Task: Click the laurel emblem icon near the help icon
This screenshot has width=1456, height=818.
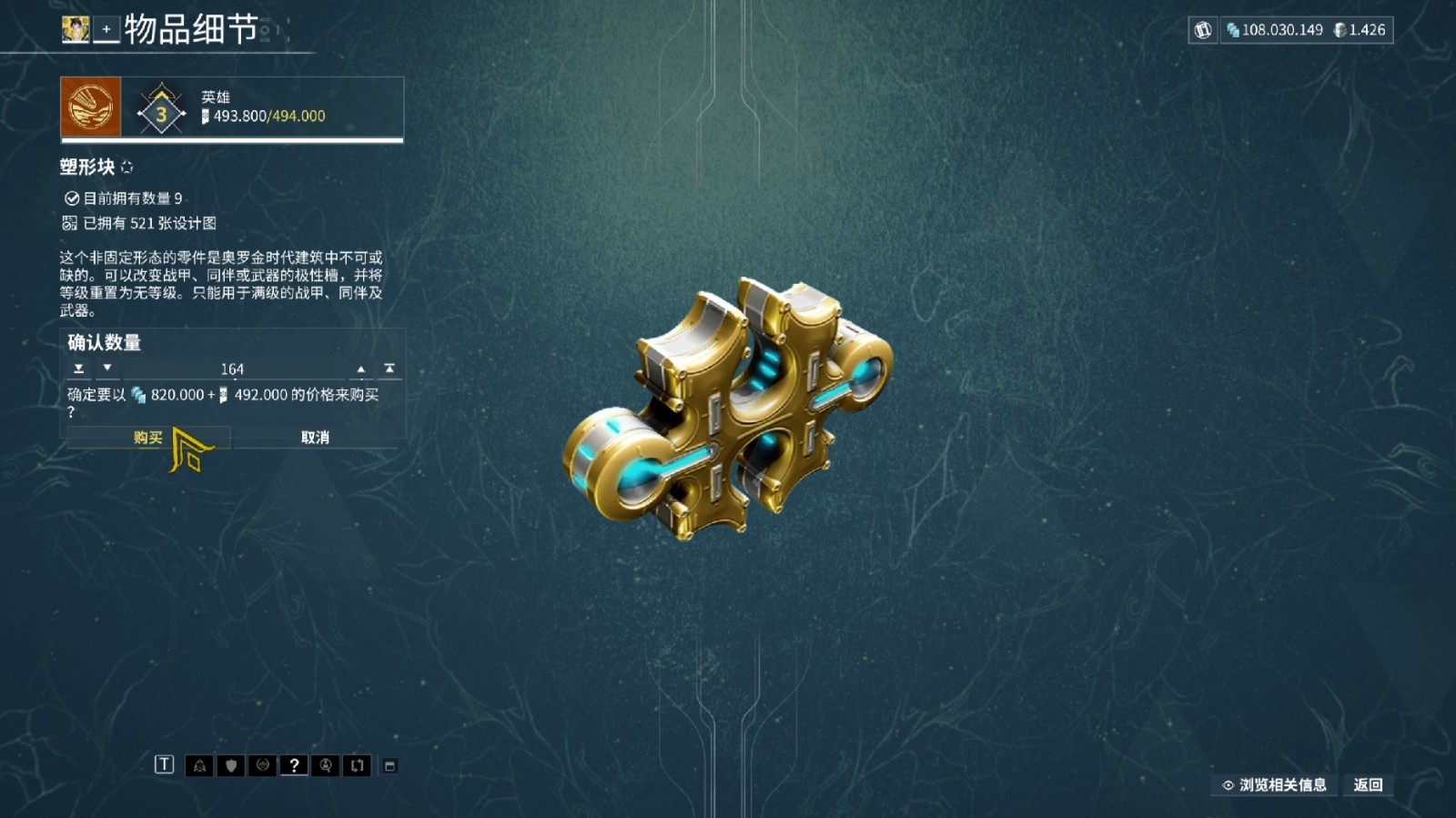Action: tap(261, 765)
